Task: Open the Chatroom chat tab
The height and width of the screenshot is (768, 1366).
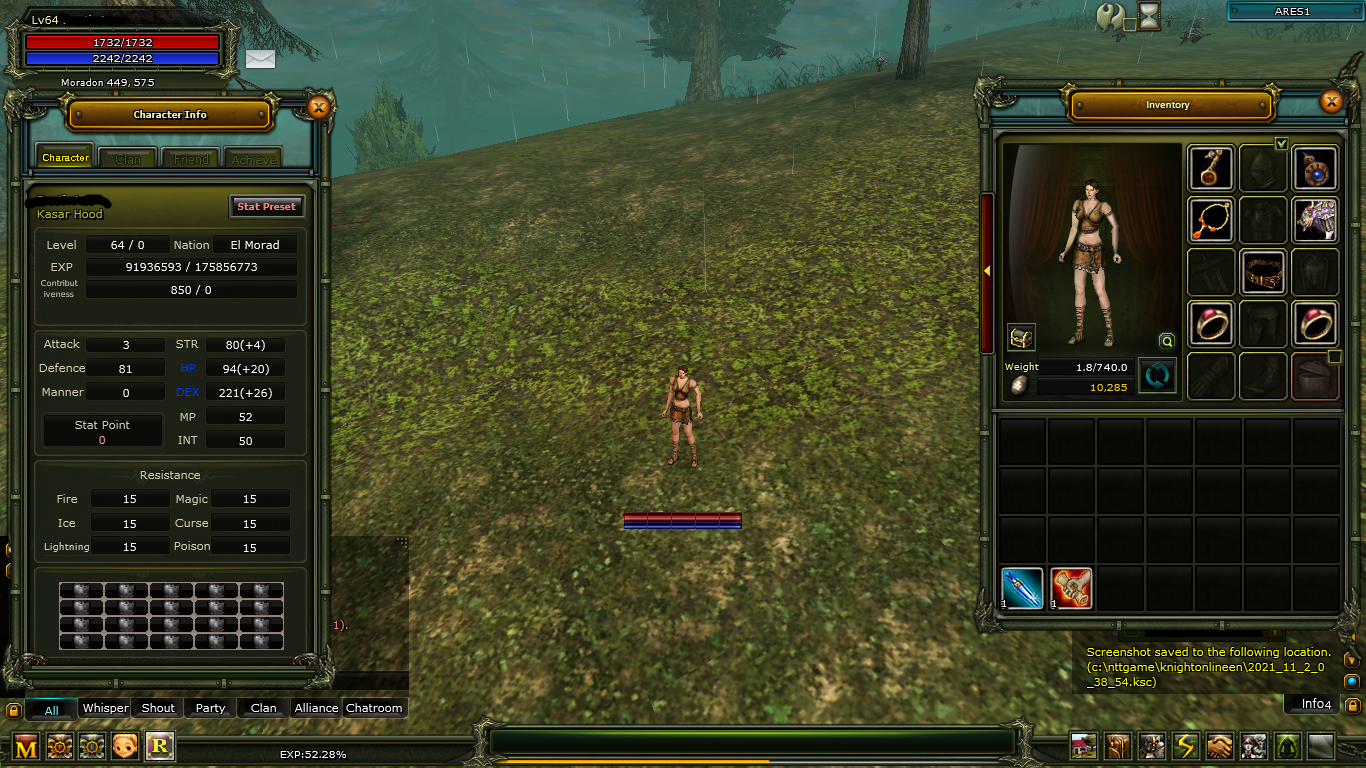Action: pos(374,708)
